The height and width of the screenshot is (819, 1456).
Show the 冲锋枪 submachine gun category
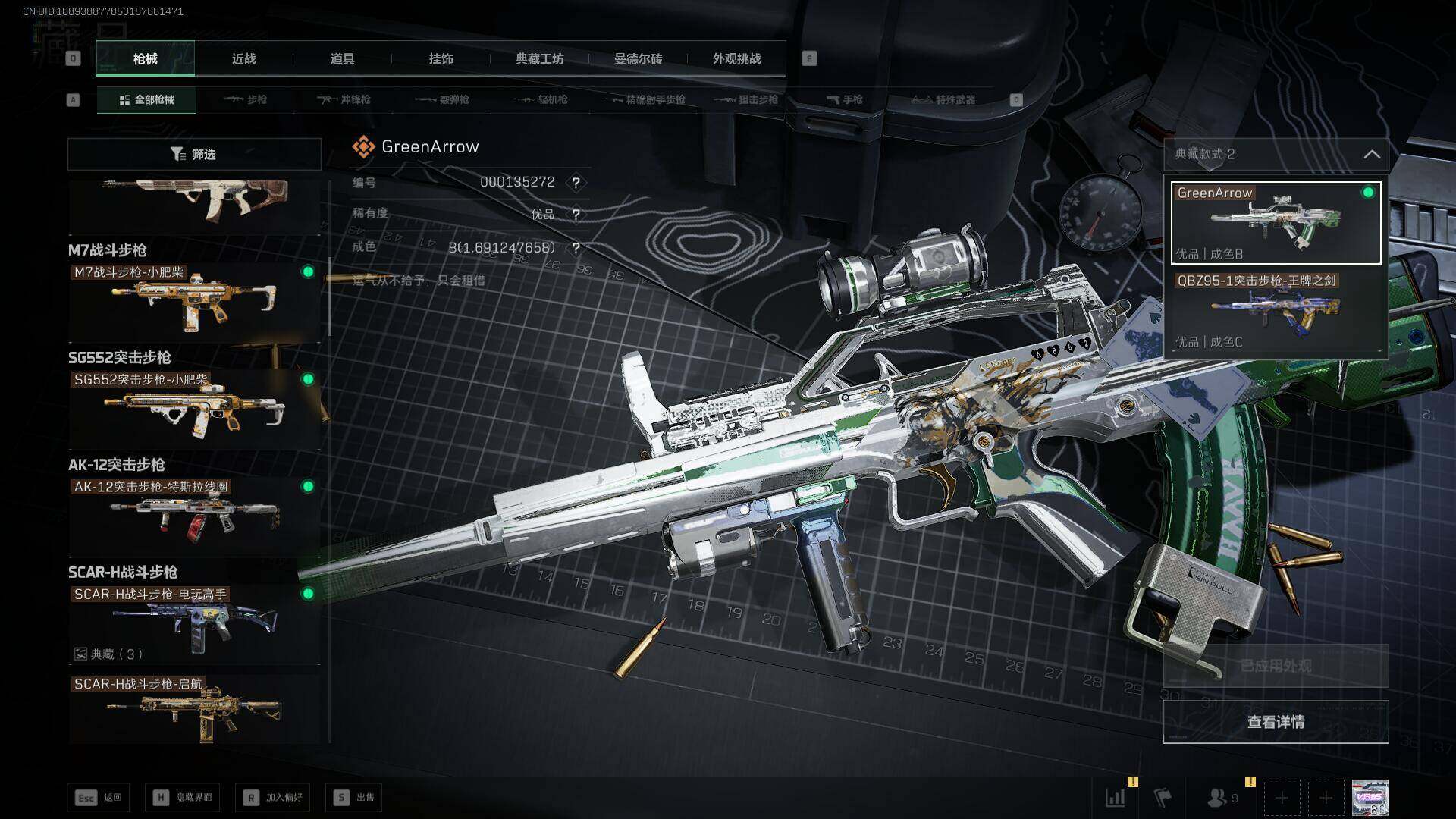[344, 99]
